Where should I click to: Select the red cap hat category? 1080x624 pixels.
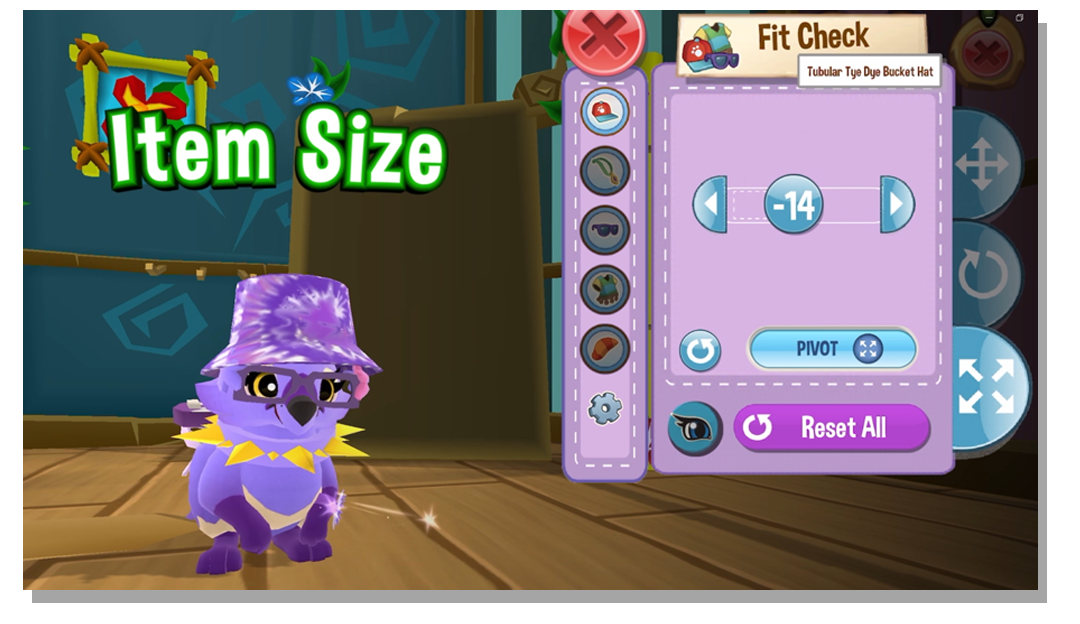(605, 111)
